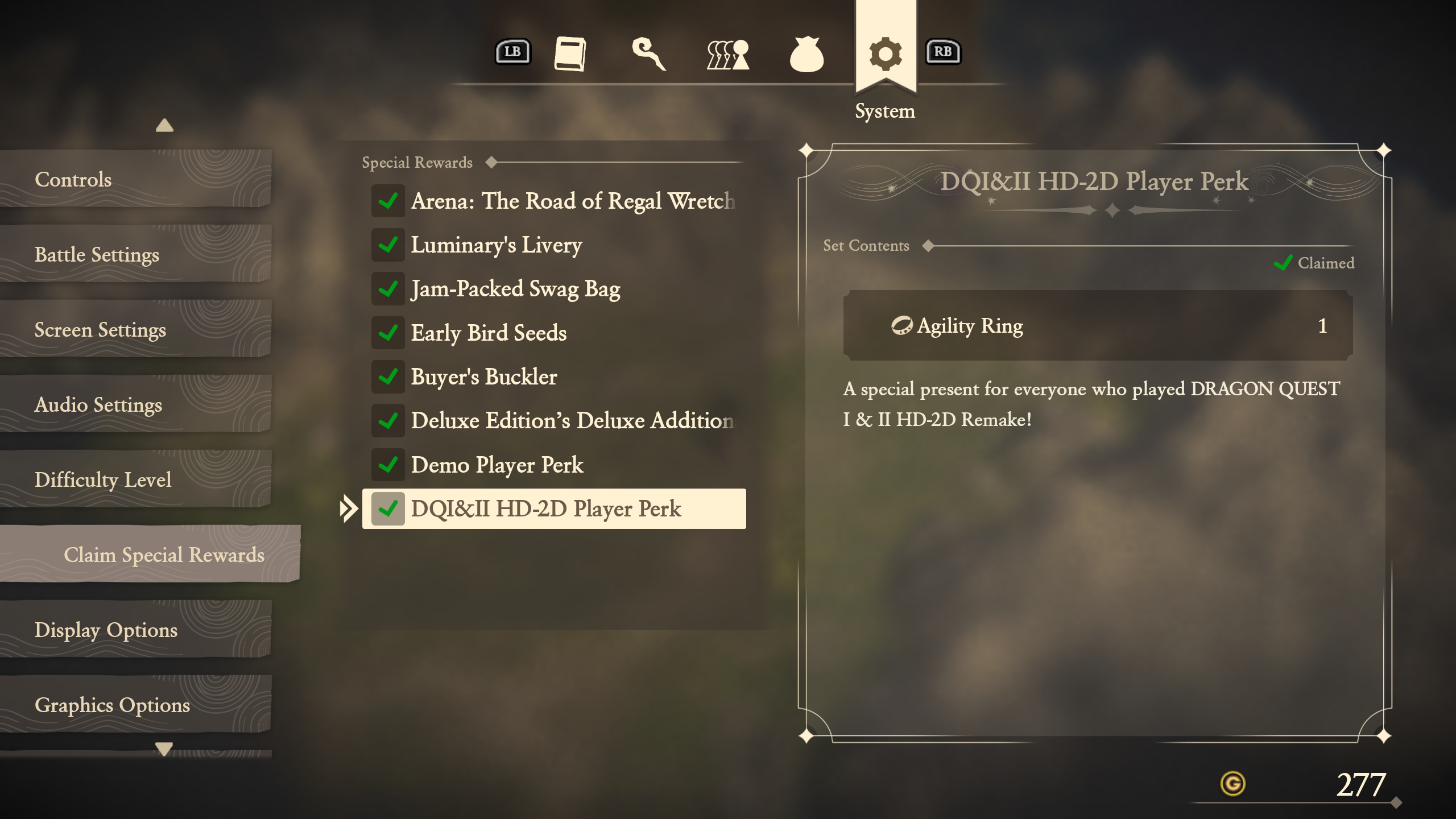Screen dimensions: 1456x819
Task: Switch to the book tab
Action: coord(570,54)
